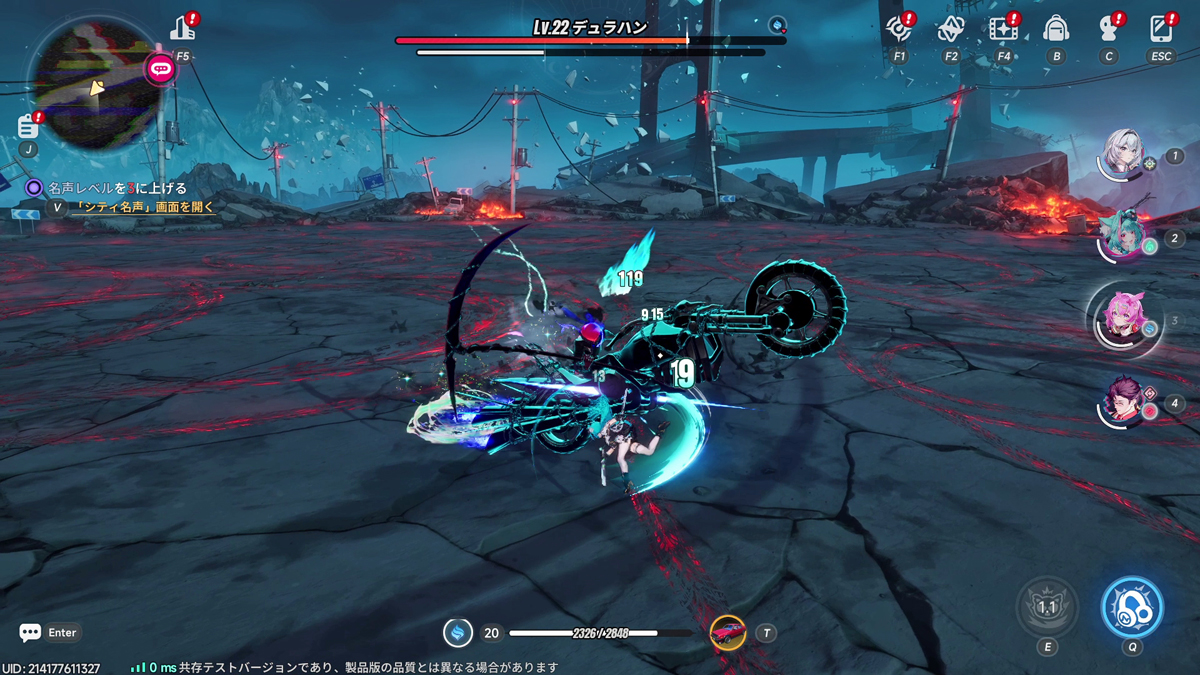The width and height of the screenshot is (1200, 675).
Task: Open the pink chat bubble beside minimap
Action: coord(160,68)
